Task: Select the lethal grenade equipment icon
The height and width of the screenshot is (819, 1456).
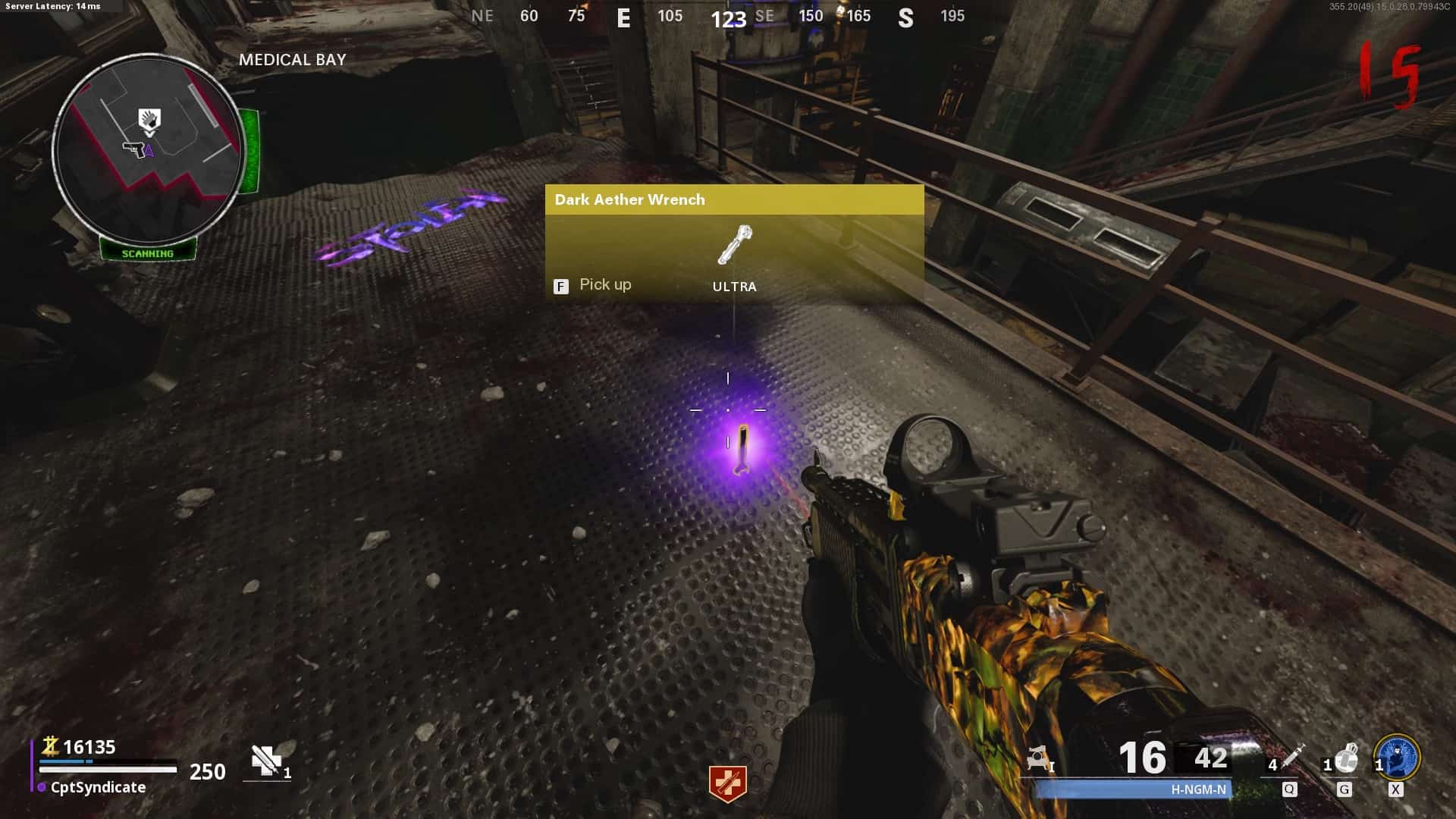Action: 1346,758
